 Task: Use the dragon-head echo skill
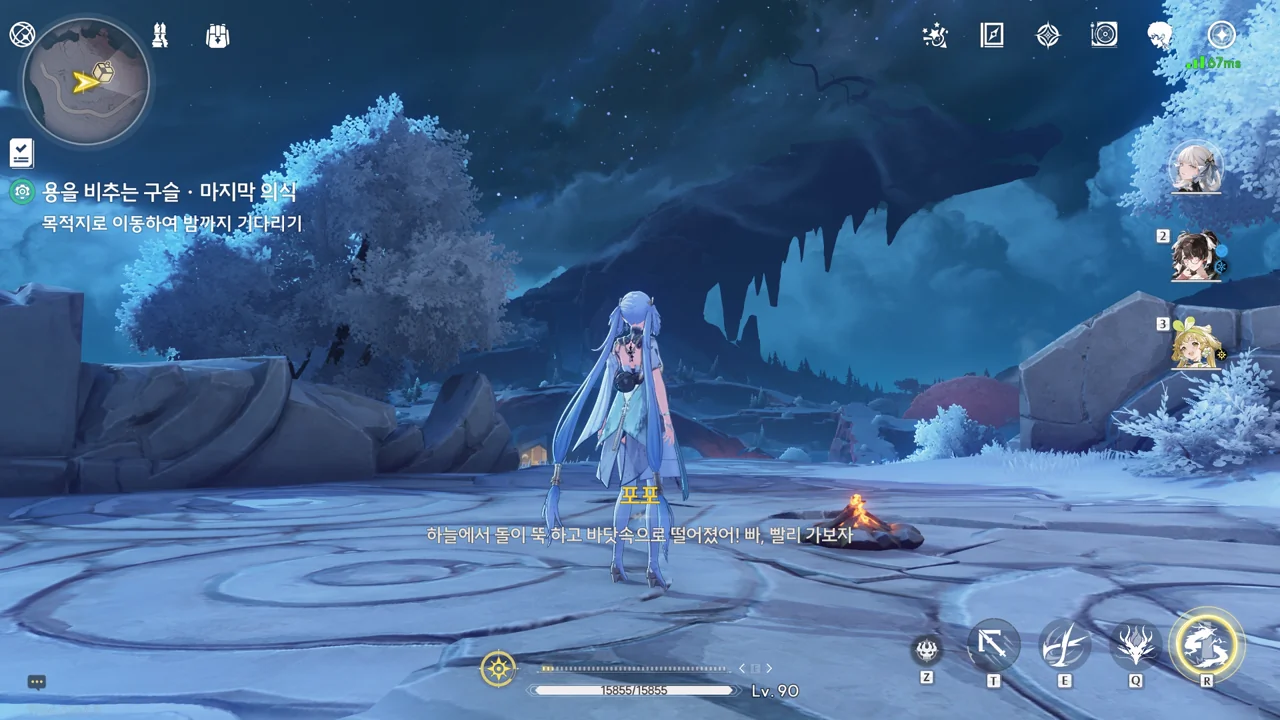tap(1136, 645)
